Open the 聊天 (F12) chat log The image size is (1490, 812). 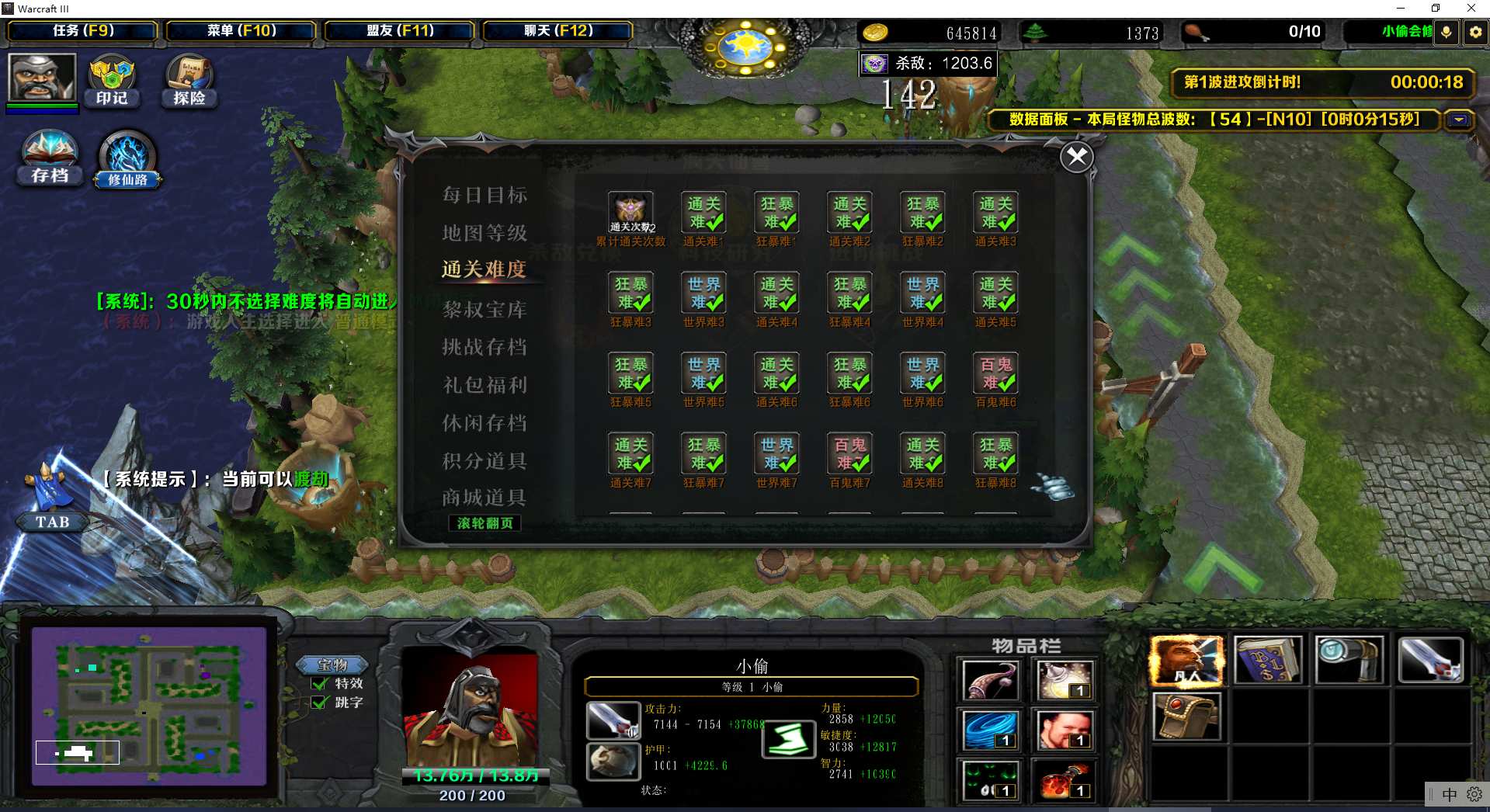pyautogui.click(x=558, y=31)
